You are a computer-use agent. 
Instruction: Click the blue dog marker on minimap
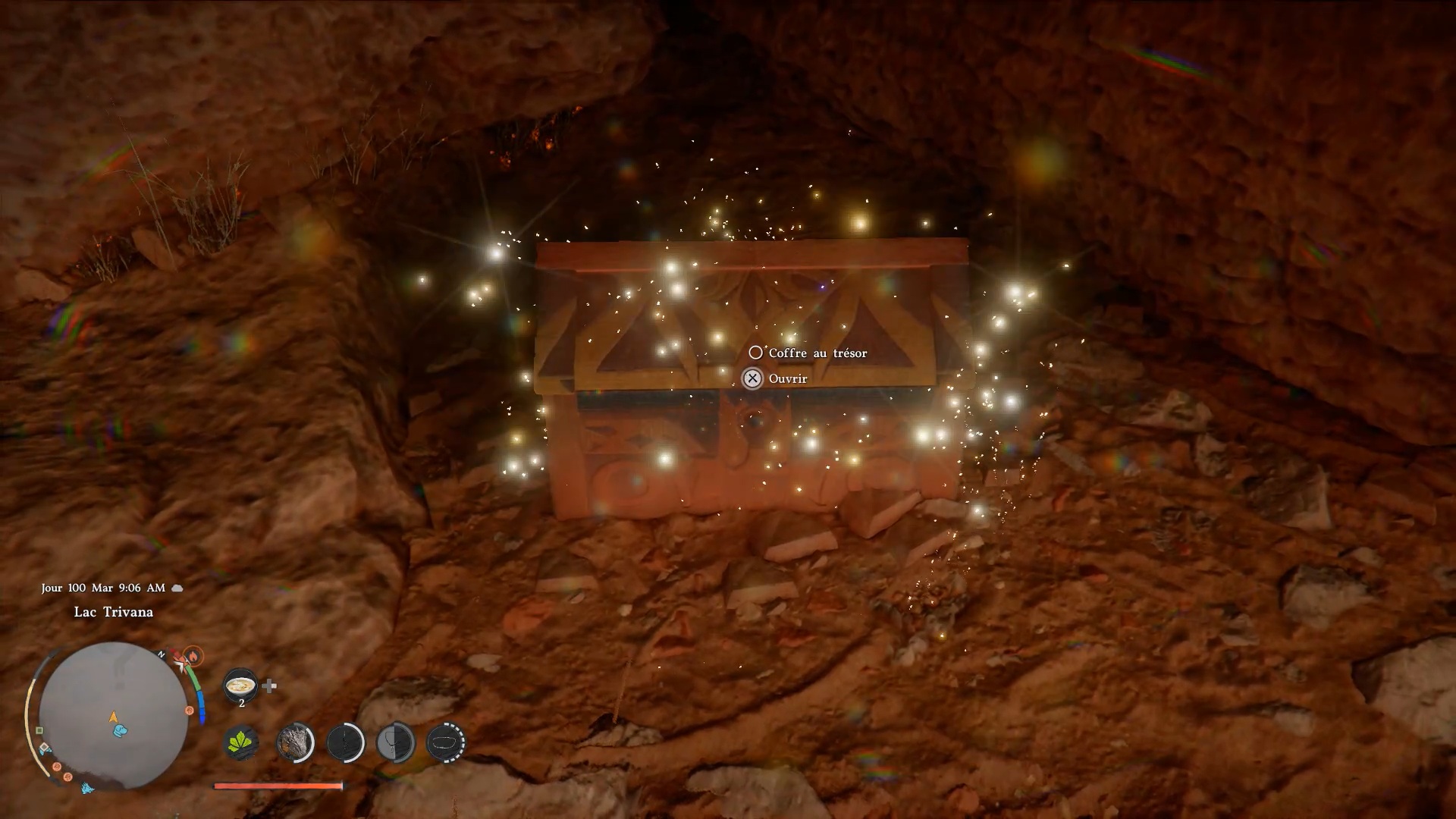click(121, 731)
